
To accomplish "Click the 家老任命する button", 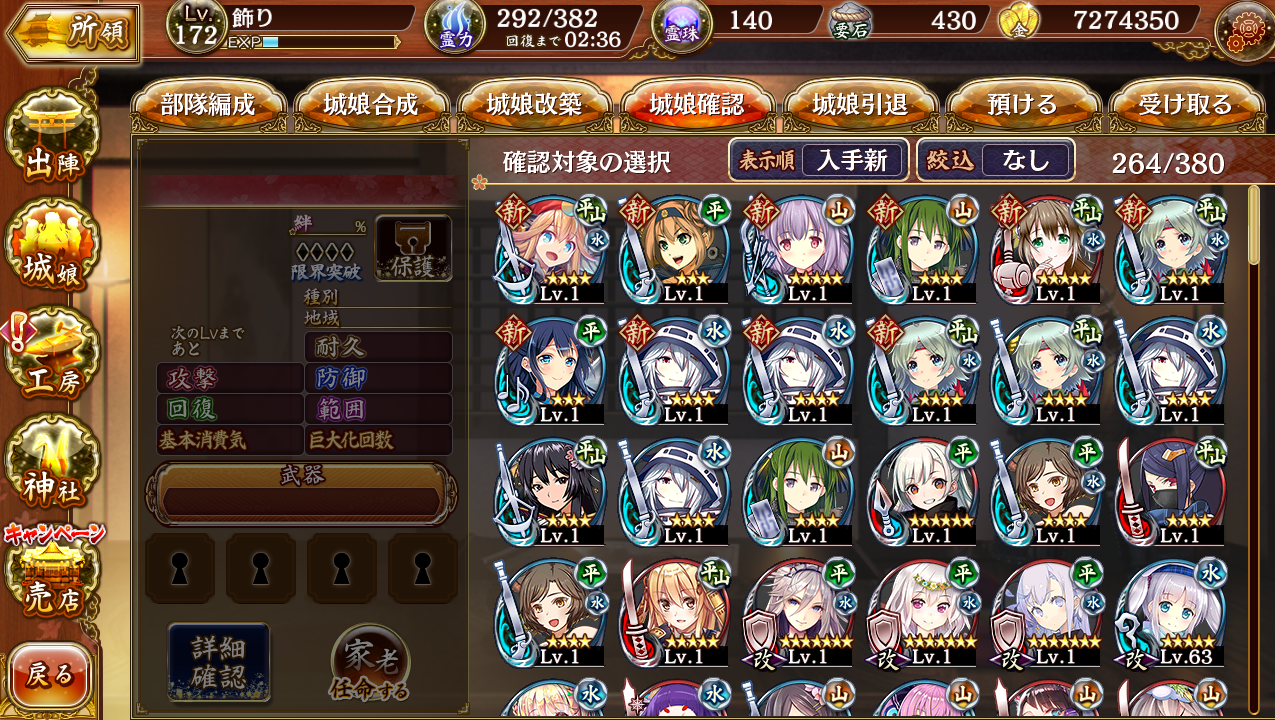I will (x=370, y=664).
